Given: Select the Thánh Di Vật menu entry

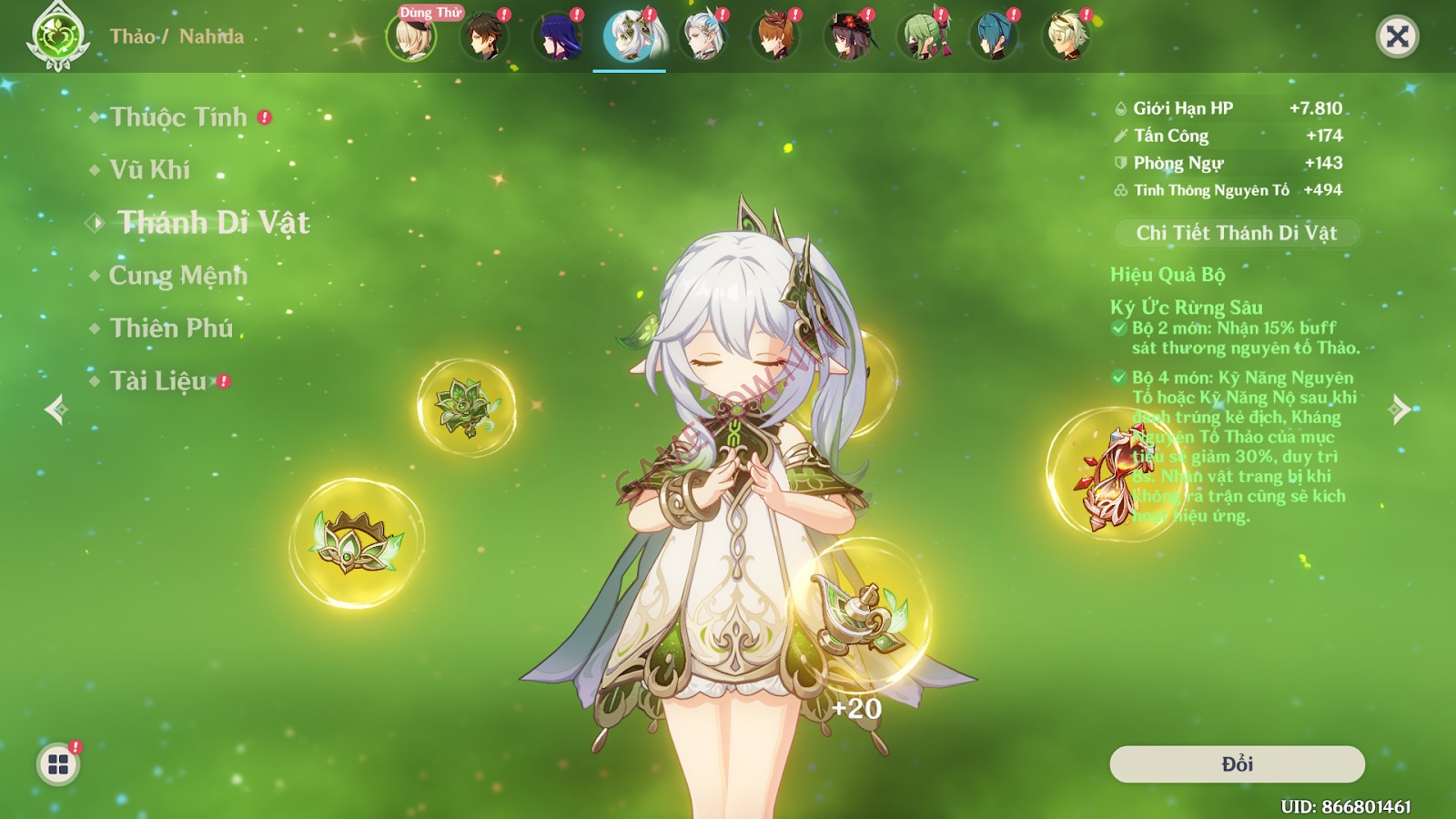Looking at the screenshot, I should pyautogui.click(x=214, y=223).
